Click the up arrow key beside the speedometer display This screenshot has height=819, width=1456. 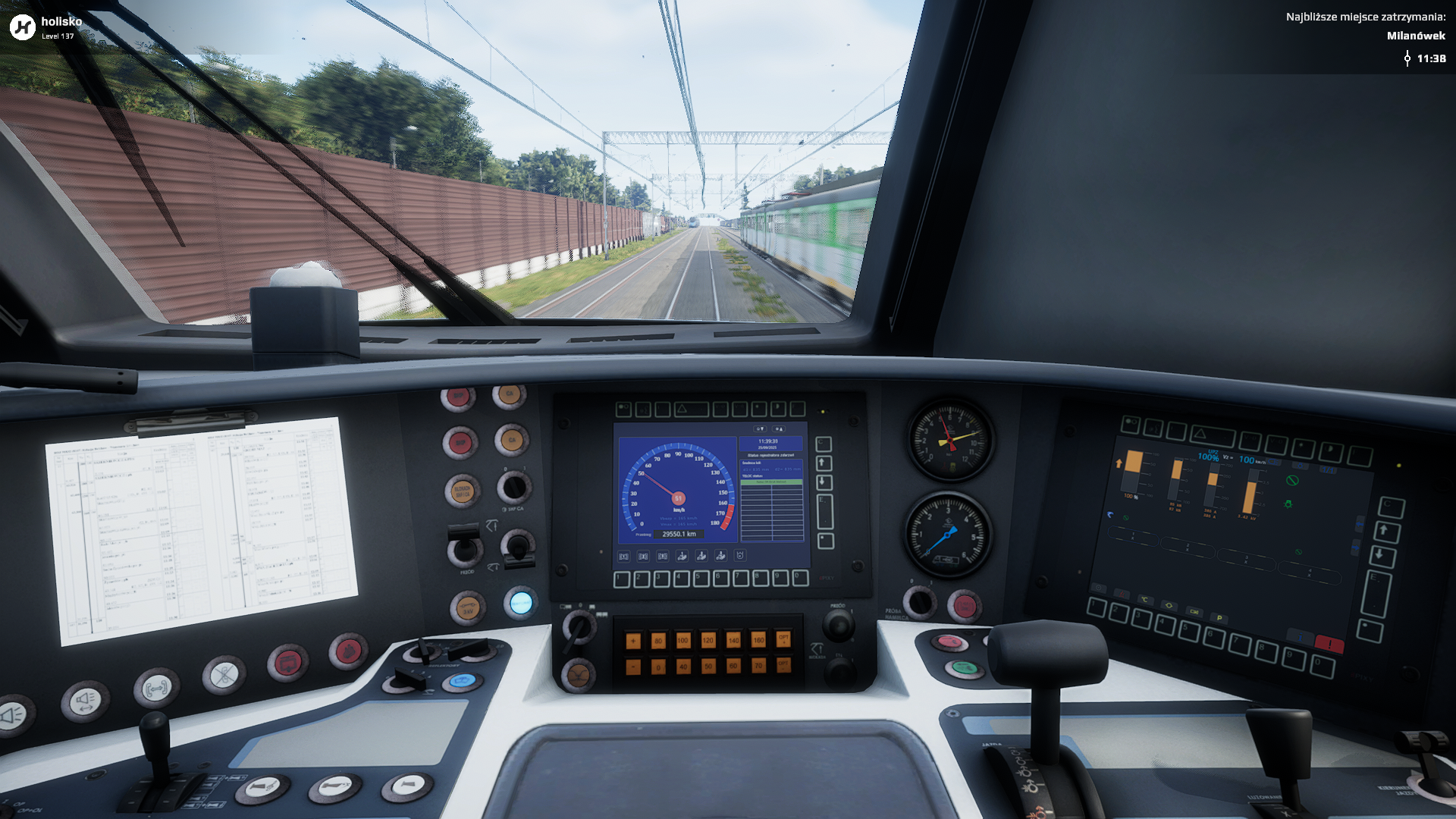[824, 463]
